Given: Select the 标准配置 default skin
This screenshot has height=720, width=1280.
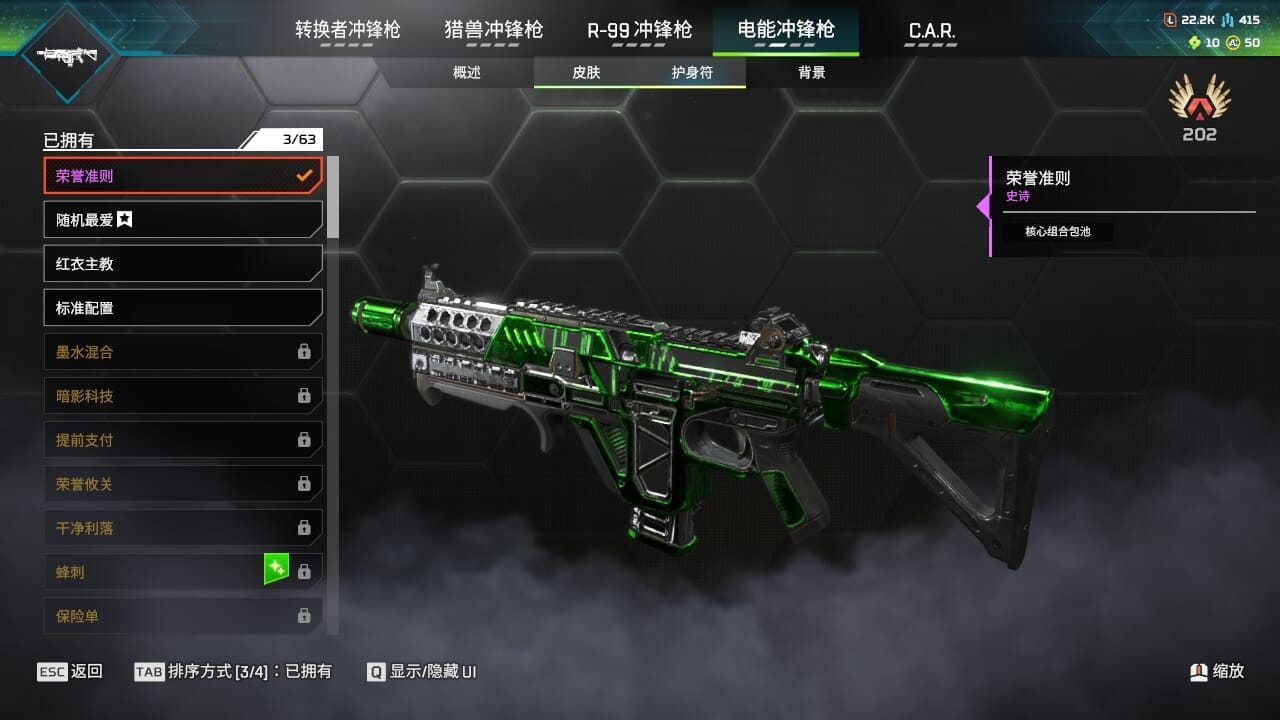Looking at the screenshot, I should coord(183,308).
